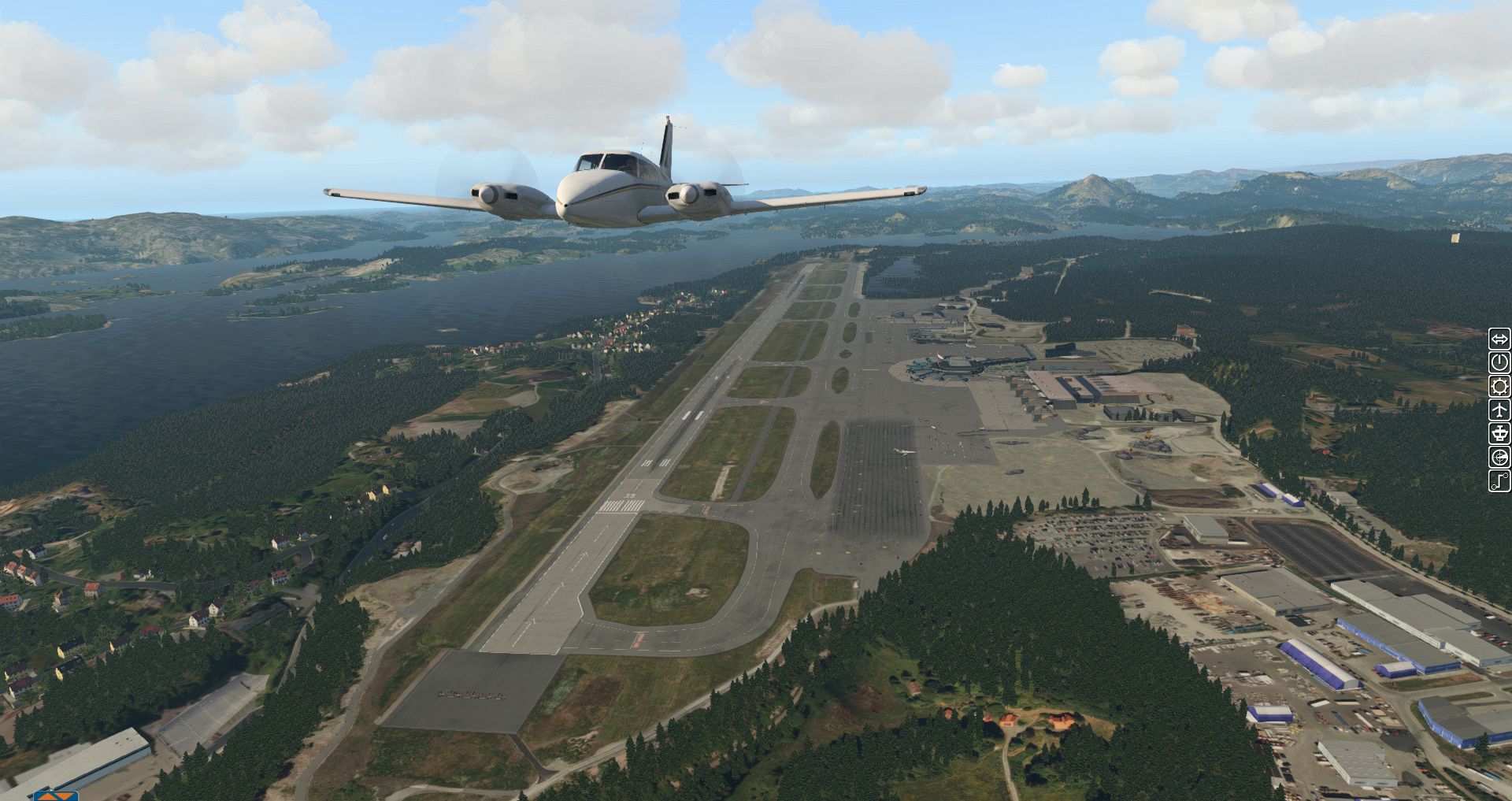1512x801 pixels.
Task: Click the double-arrow icon in the side toolbar
Action: tap(1499, 339)
